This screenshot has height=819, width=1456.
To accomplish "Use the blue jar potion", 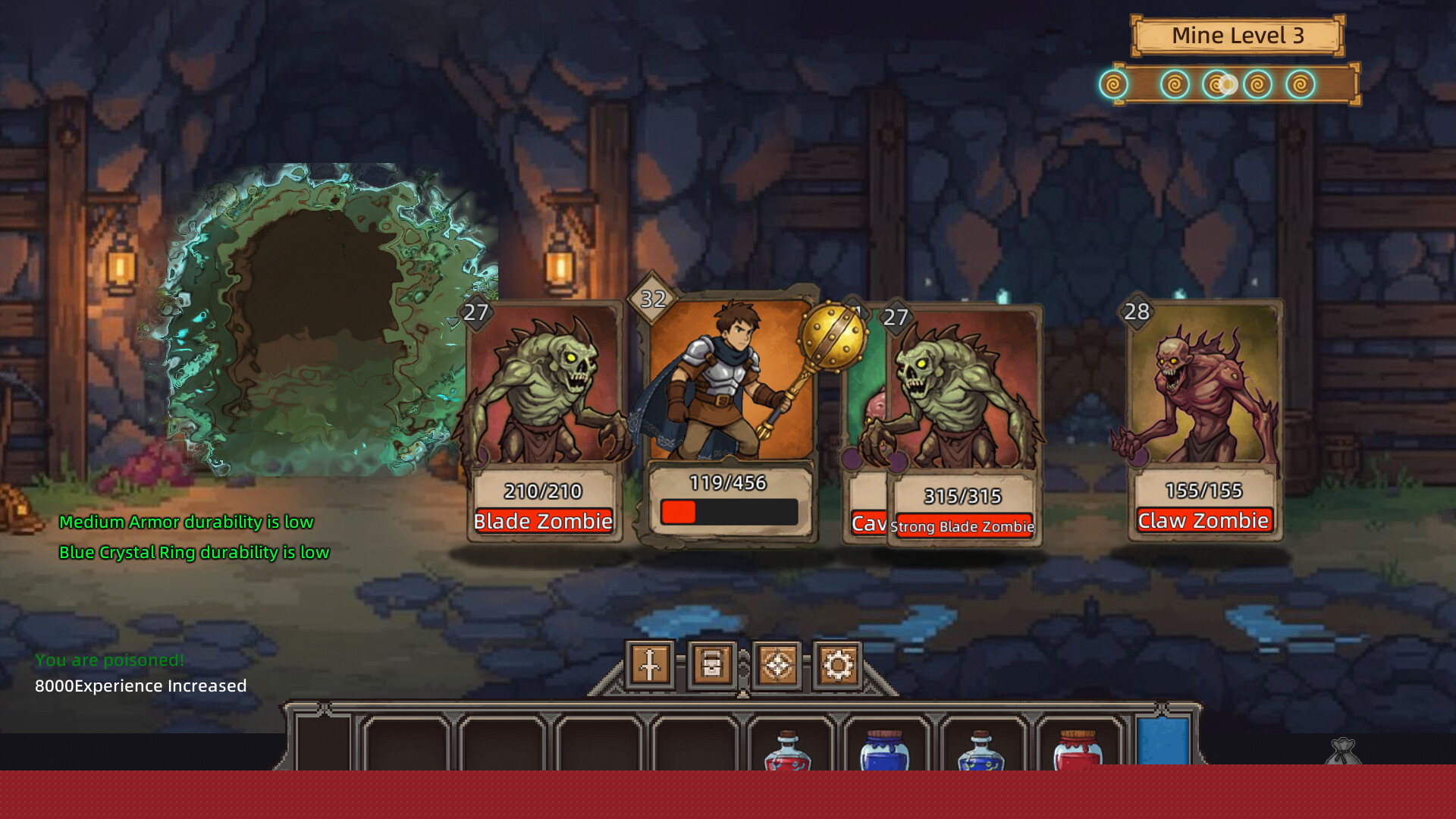I will (x=884, y=751).
